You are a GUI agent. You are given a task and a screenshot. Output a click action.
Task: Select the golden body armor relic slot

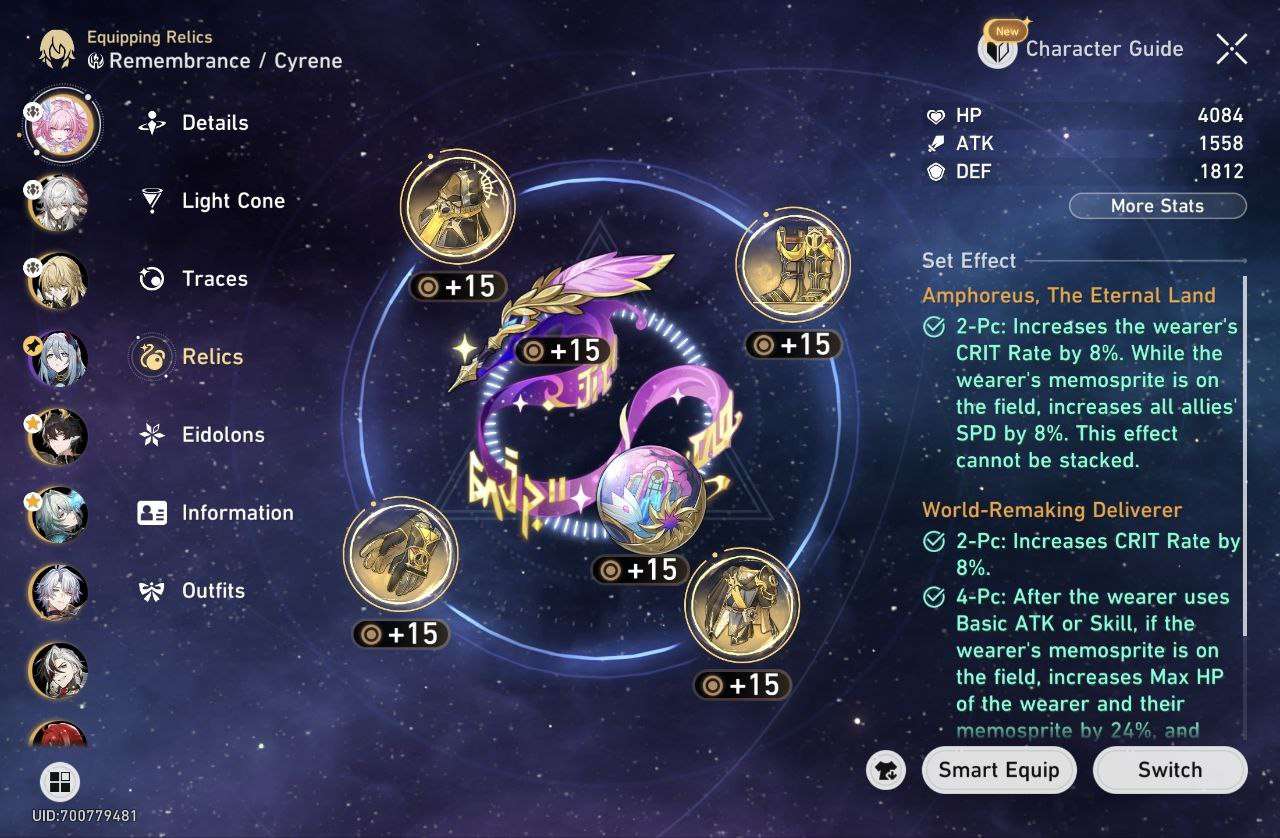coord(742,604)
